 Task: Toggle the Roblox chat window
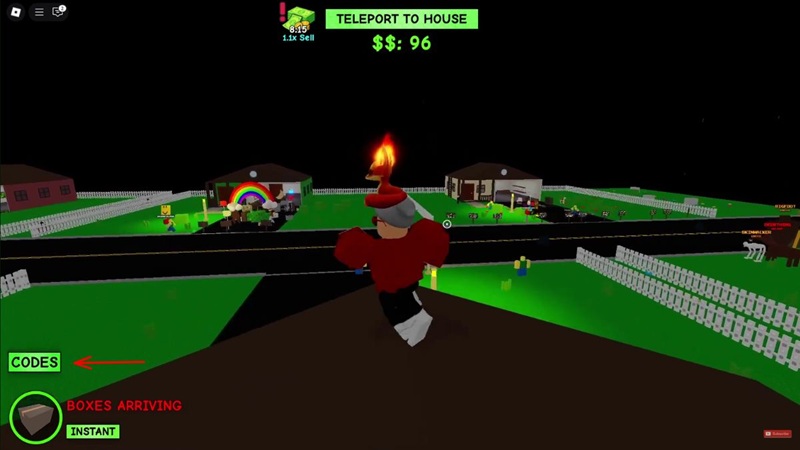point(58,12)
